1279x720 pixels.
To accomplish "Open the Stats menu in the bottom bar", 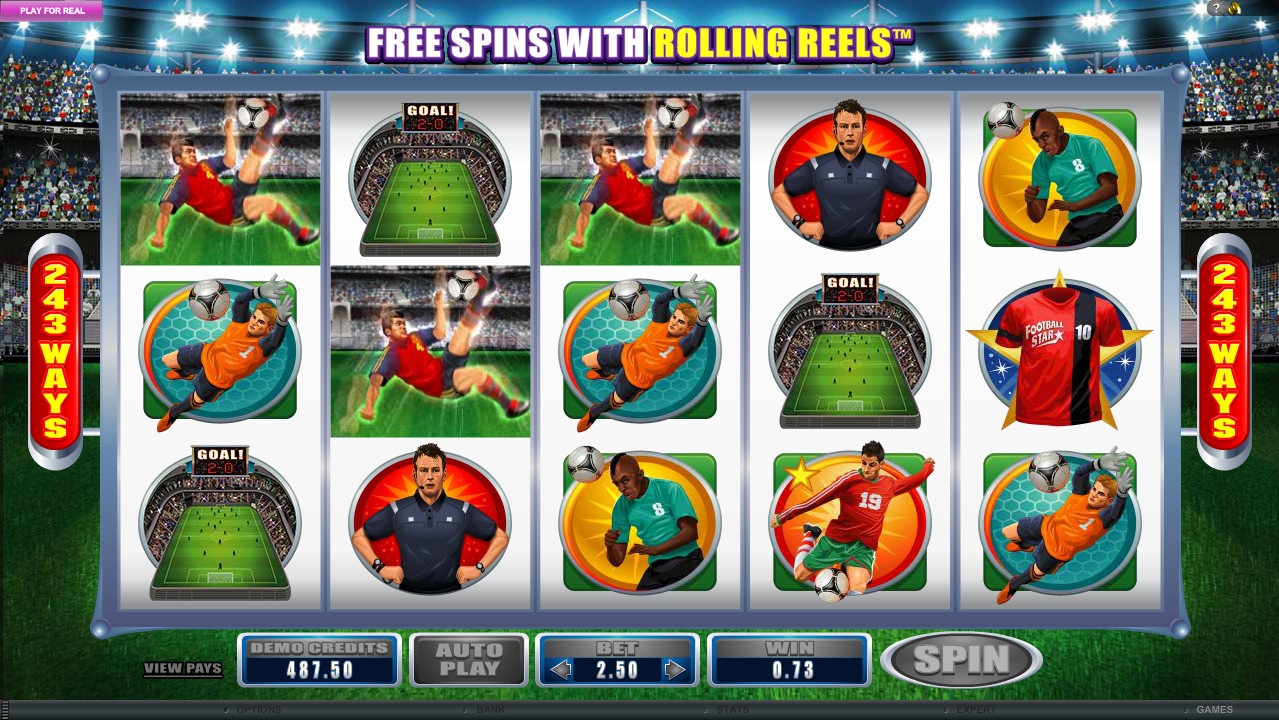I will (732, 710).
